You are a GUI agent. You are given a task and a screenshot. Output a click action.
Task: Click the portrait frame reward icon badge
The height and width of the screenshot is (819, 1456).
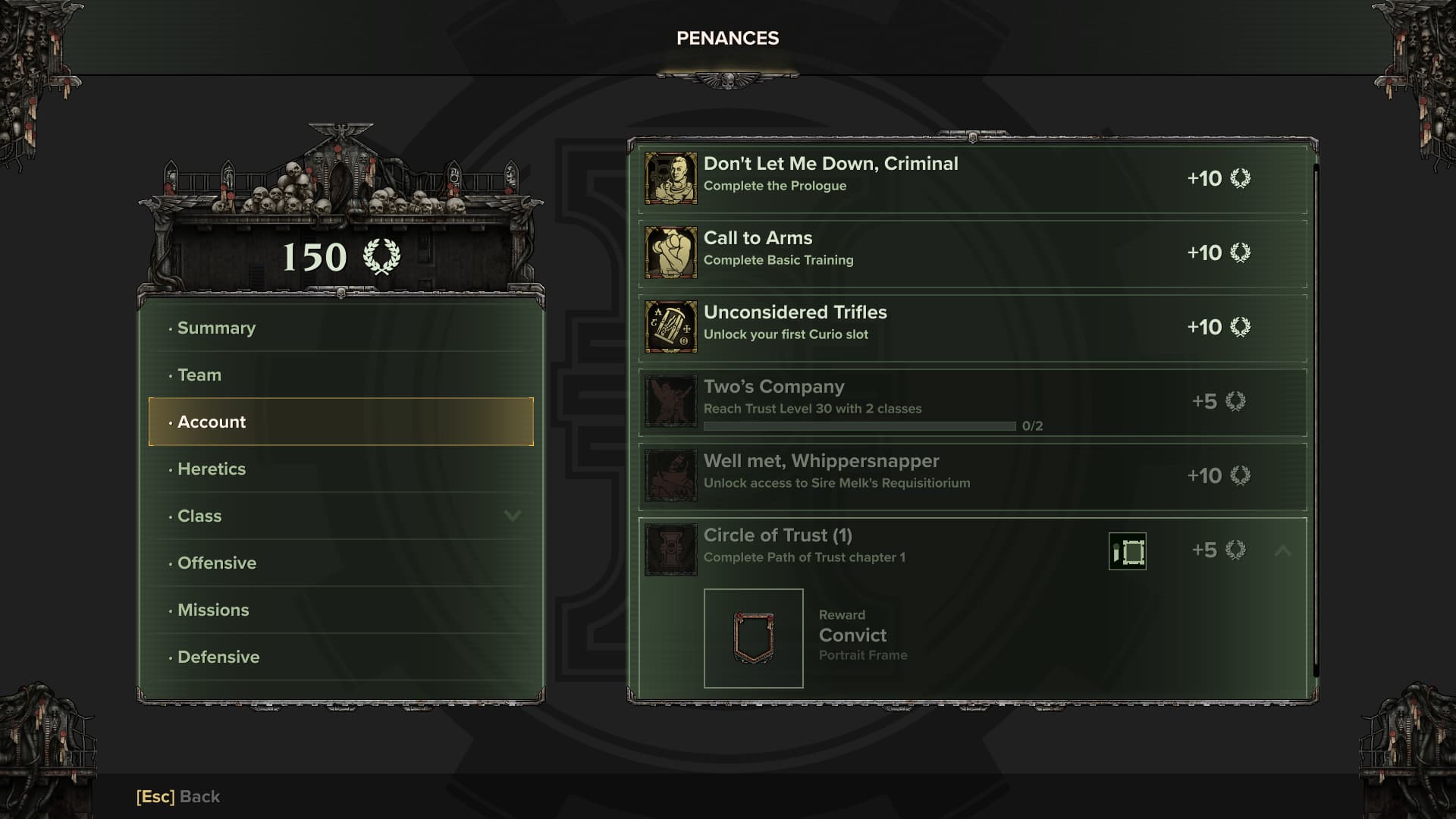1128,551
